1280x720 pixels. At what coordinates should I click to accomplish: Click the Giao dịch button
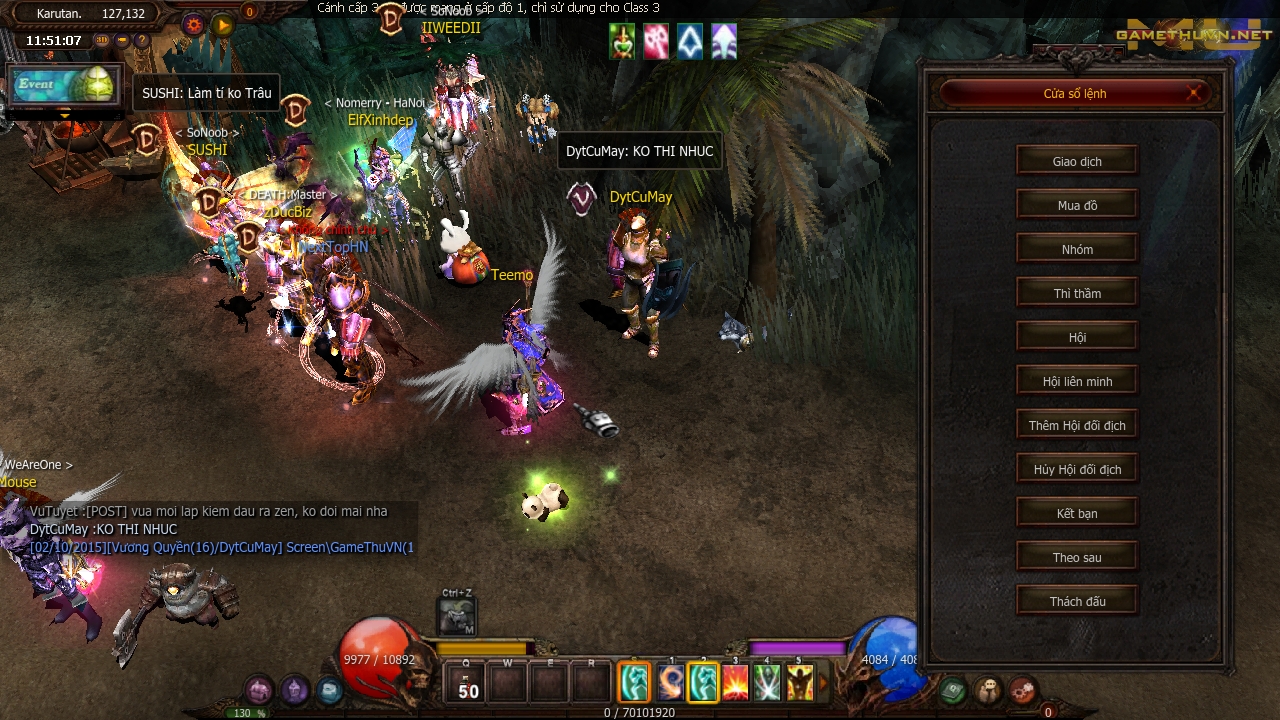[1077, 160]
